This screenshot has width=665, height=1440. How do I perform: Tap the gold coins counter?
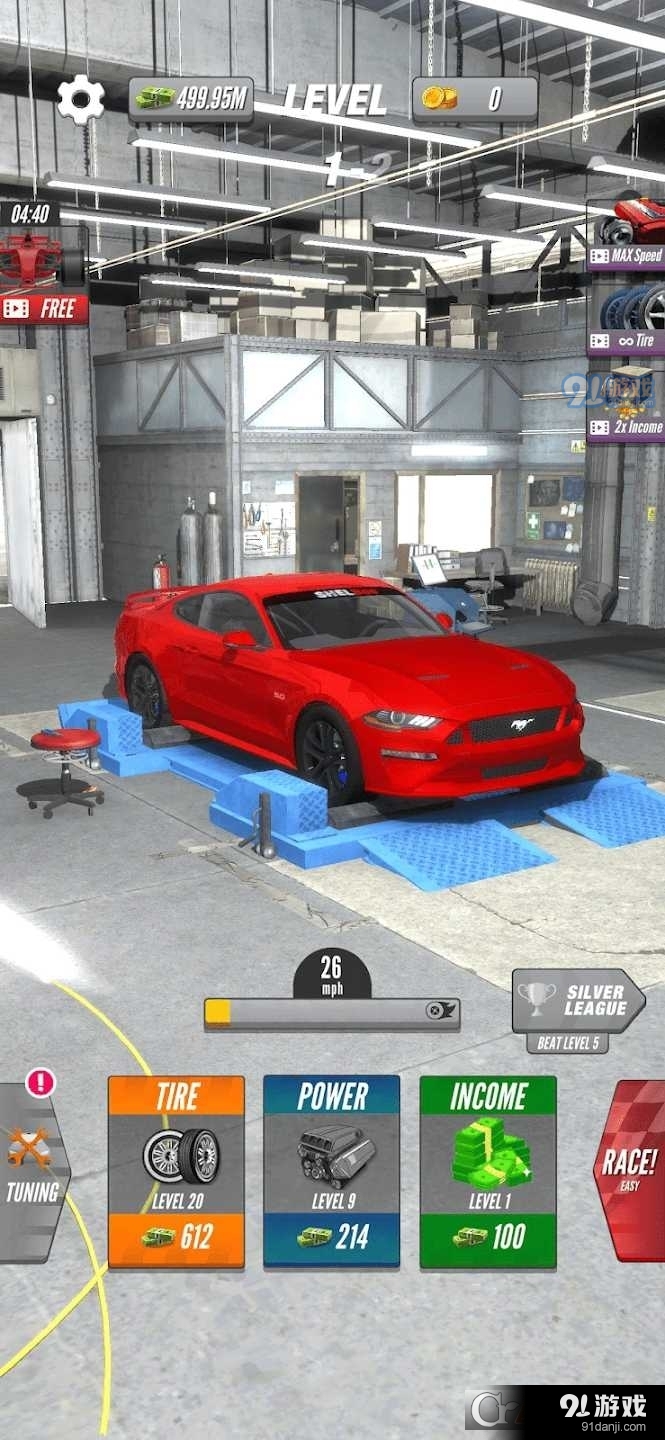pos(474,98)
